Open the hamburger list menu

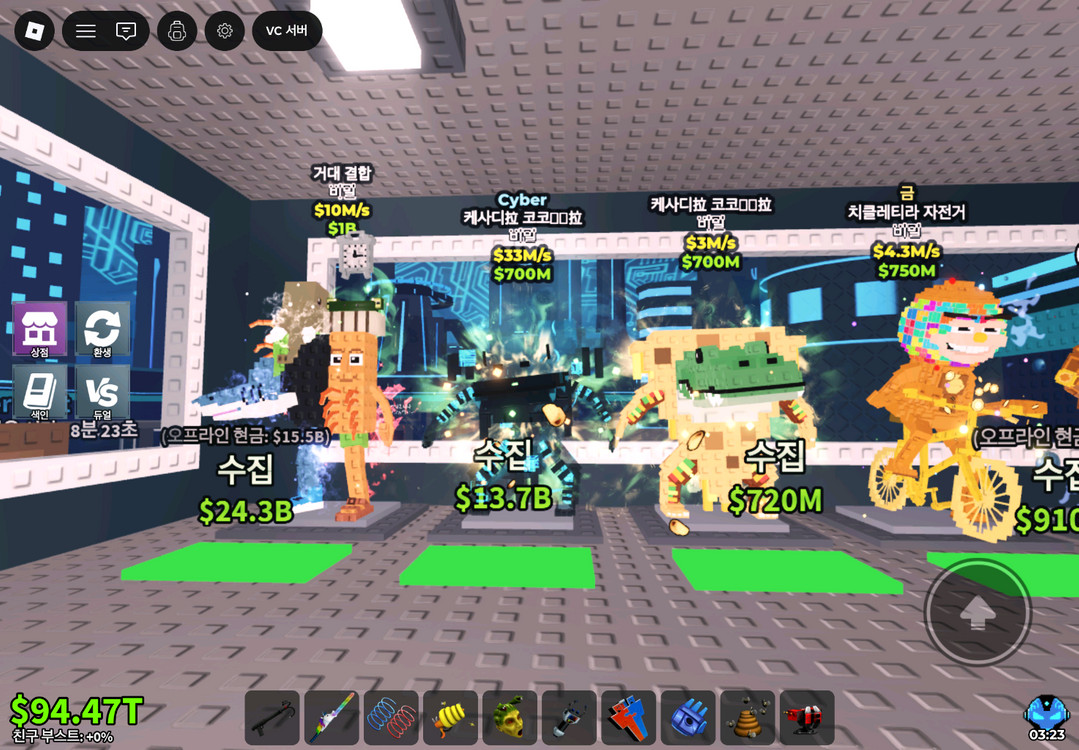[x=86, y=31]
